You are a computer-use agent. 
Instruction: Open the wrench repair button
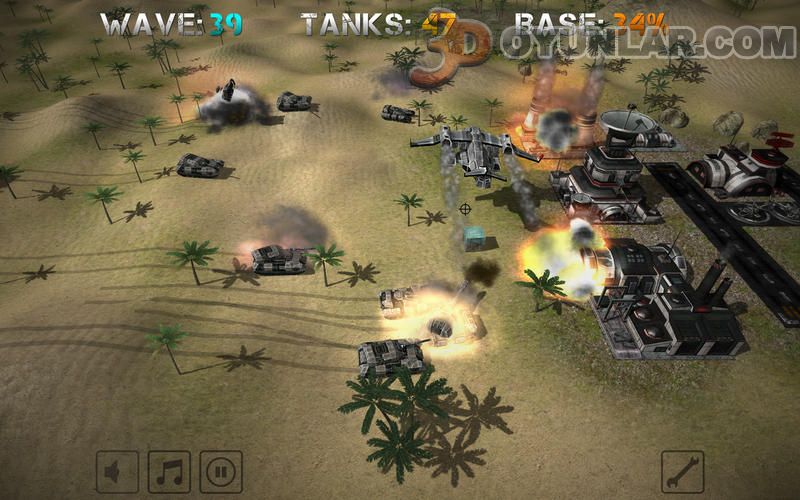(x=683, y=471)
